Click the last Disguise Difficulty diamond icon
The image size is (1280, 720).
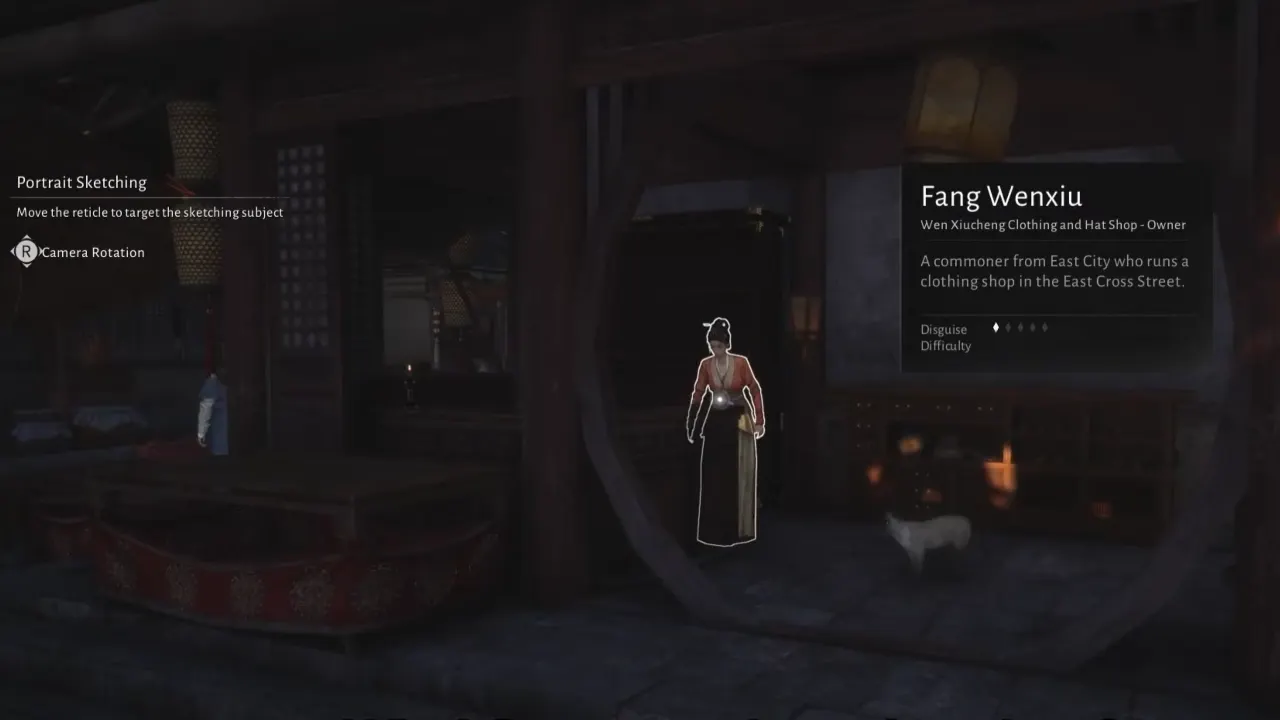click(1044, 327)
